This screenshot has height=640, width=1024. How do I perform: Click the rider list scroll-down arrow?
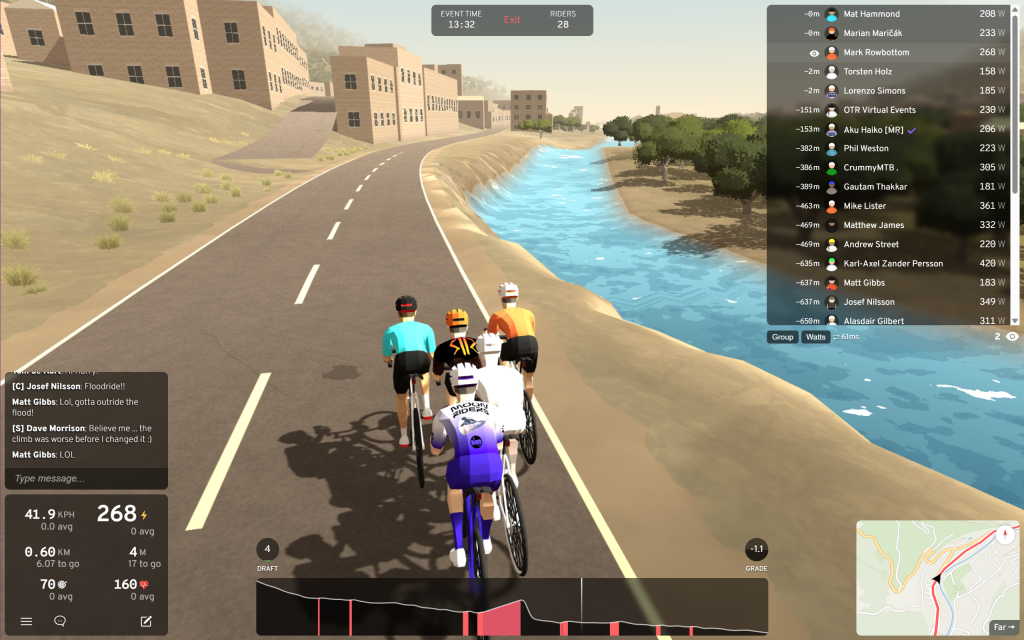coord(1015,320)
